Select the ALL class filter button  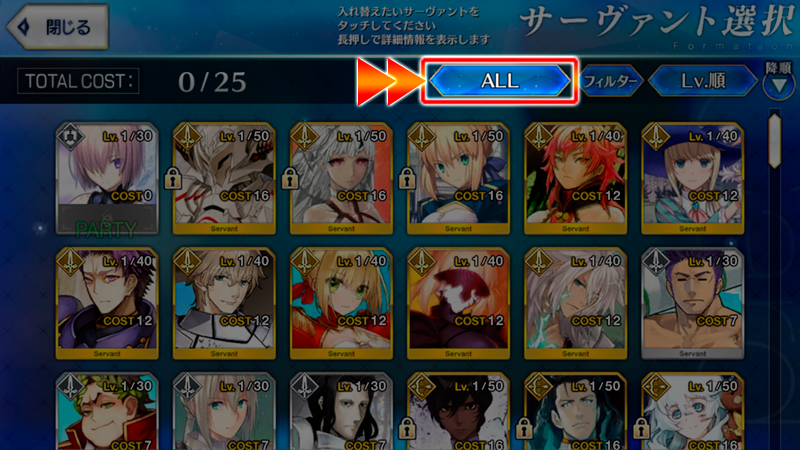(499, 81)
